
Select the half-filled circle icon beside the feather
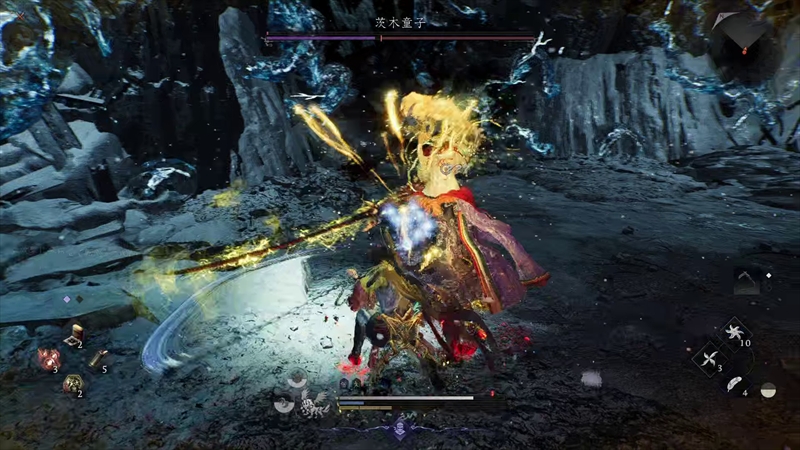pyautogui.click(x=768, y=390)
